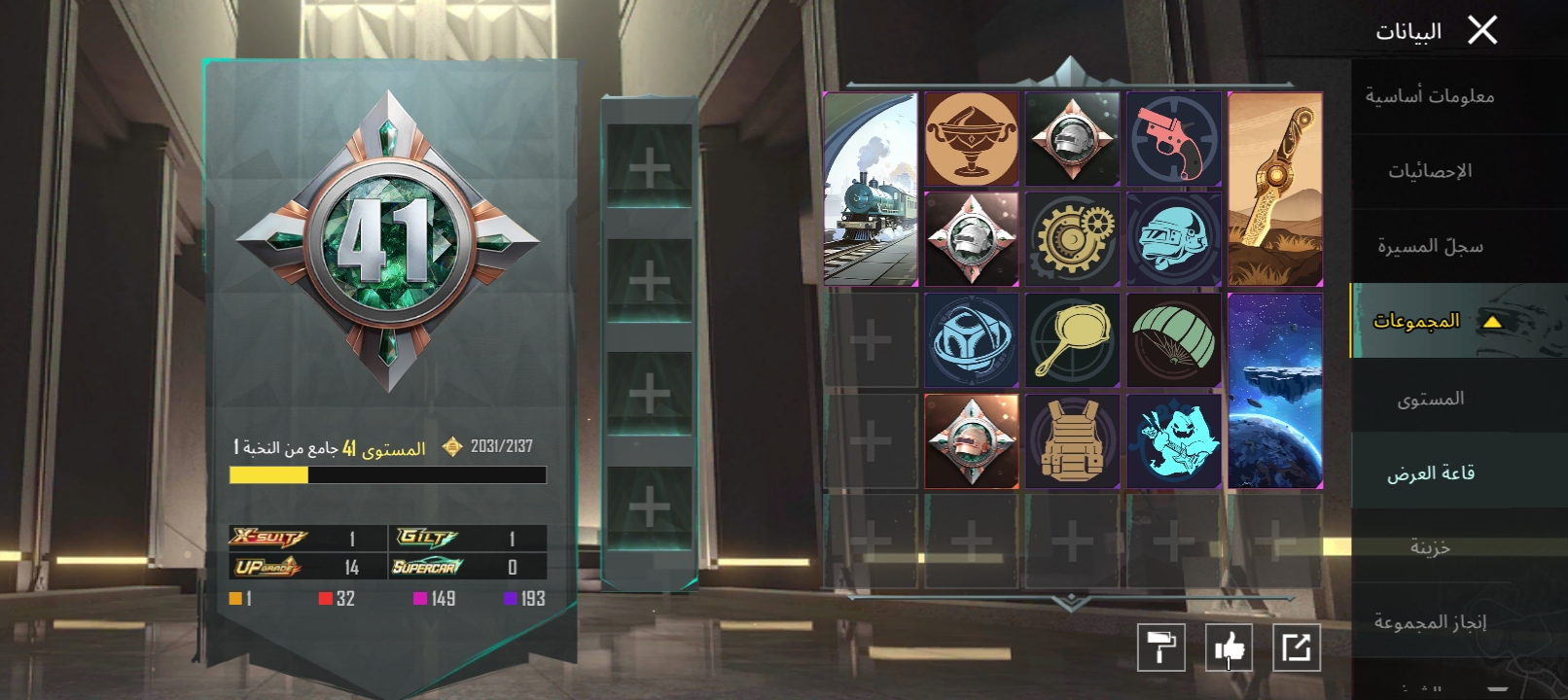
Task: Choose the tactical vest badge
Action: (x=1072, y=441)
